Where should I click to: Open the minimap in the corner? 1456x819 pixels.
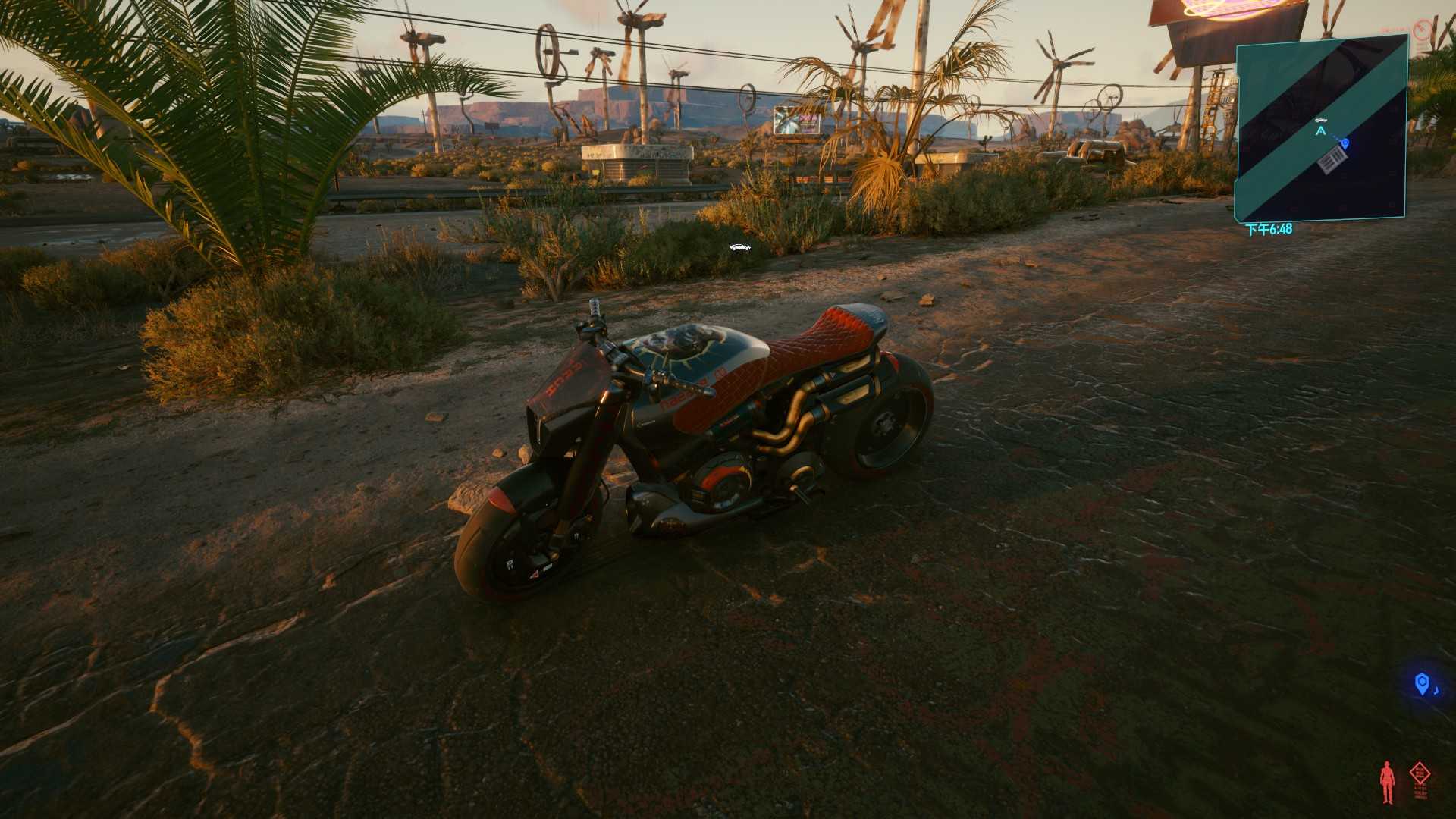pyautogui.click(x=1321, y=129)
